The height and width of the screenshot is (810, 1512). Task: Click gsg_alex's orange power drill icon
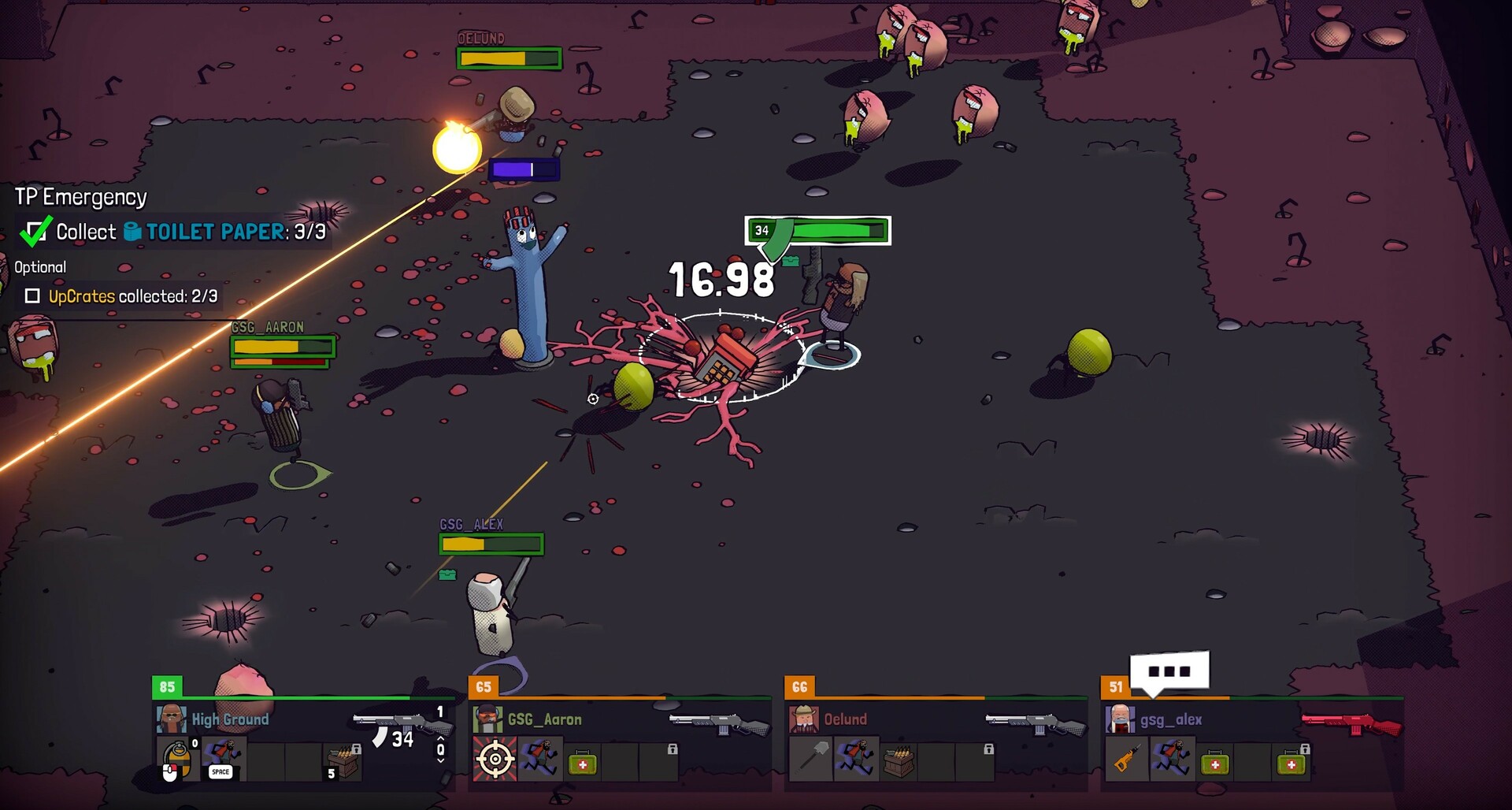[x=1125, y=758]
